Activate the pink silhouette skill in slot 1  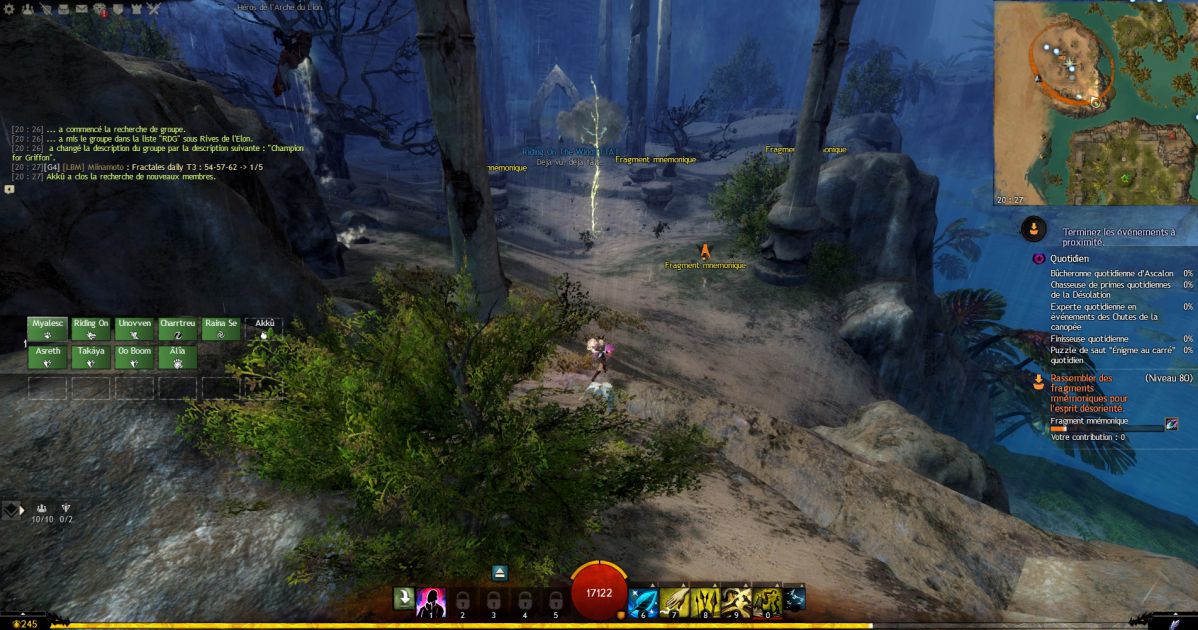pos(431,599)
